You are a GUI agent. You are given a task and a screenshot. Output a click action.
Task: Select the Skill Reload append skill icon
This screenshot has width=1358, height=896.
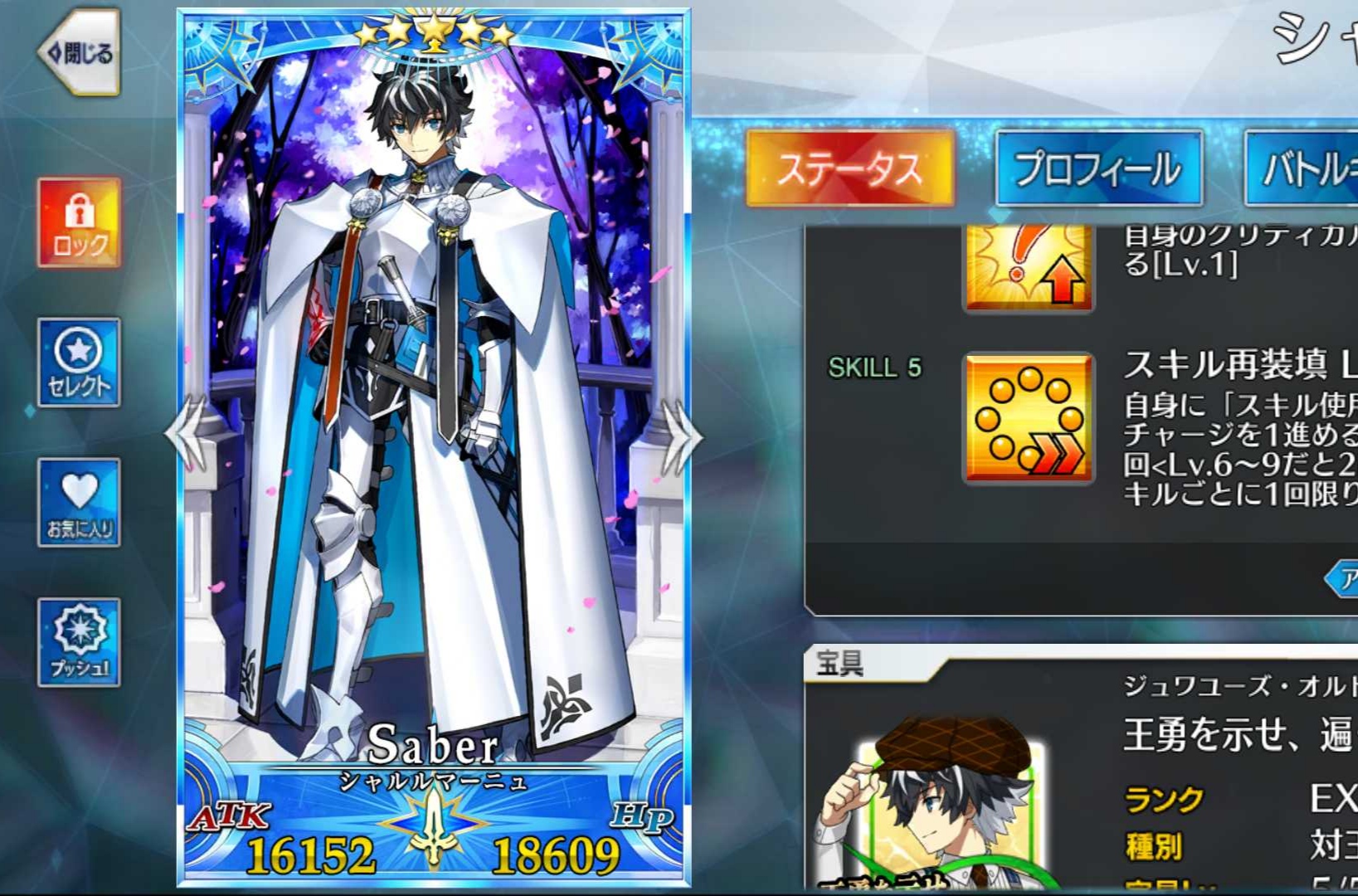coord(1029,418)
